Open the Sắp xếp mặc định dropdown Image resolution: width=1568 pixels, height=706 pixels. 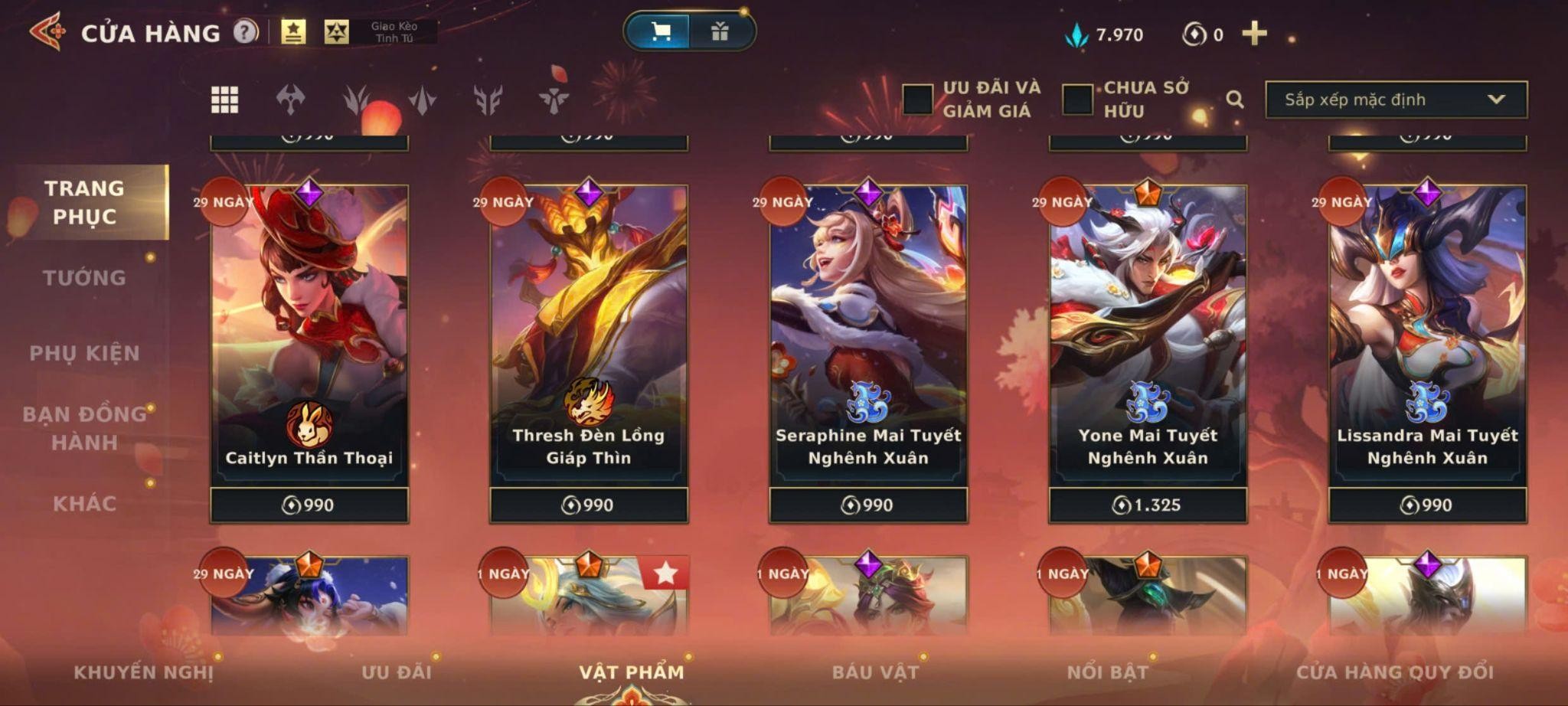coord(1396,100)
